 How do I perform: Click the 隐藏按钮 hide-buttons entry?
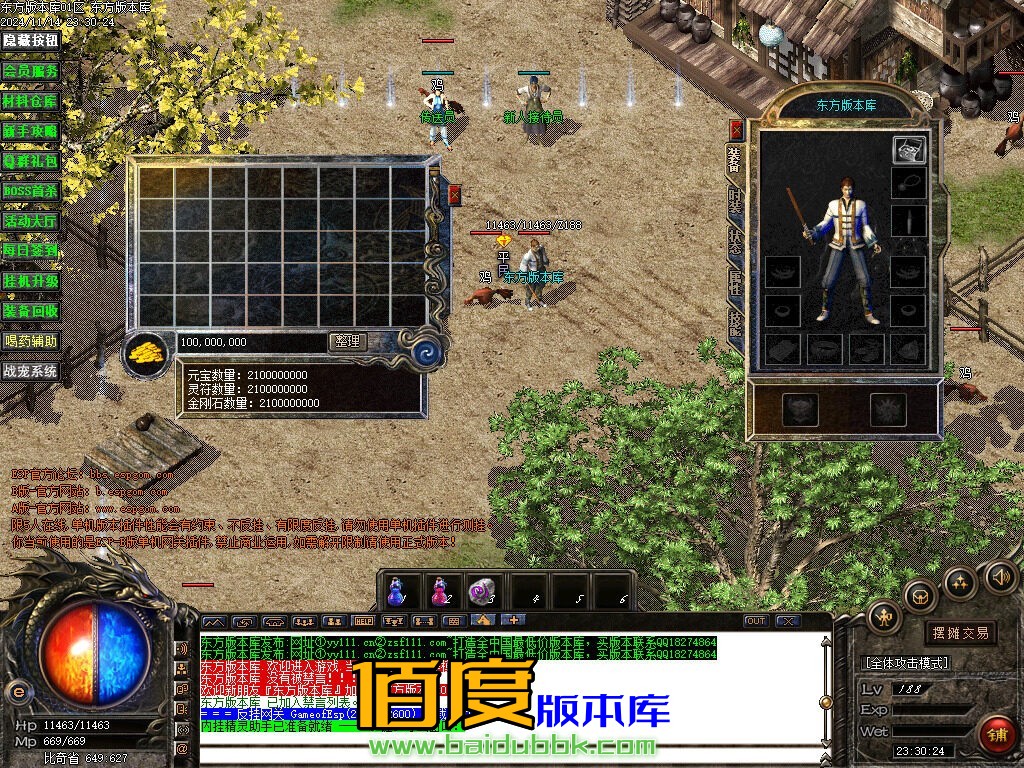pos(31,41)
